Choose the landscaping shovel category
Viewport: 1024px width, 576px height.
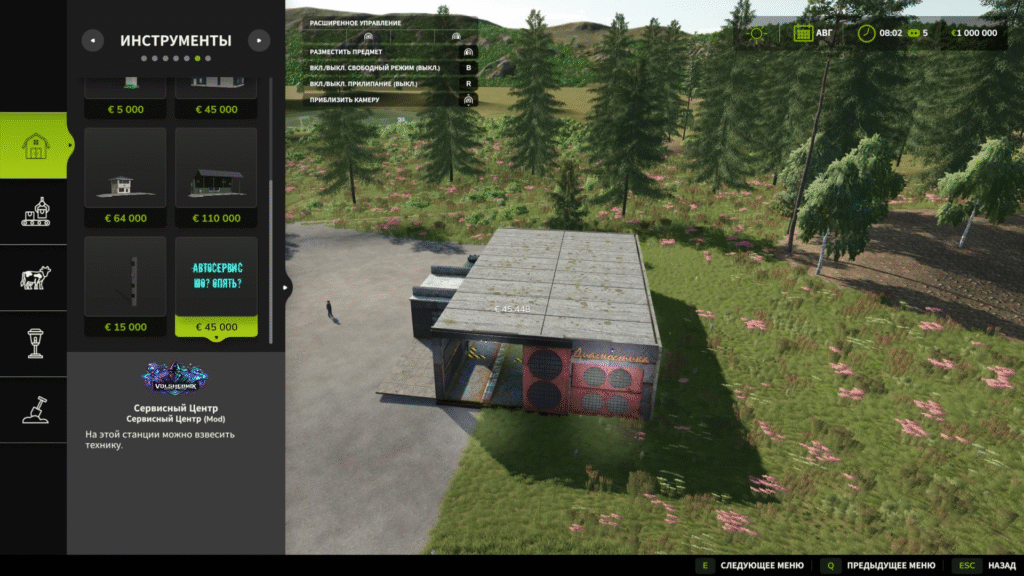coord(34,409)
